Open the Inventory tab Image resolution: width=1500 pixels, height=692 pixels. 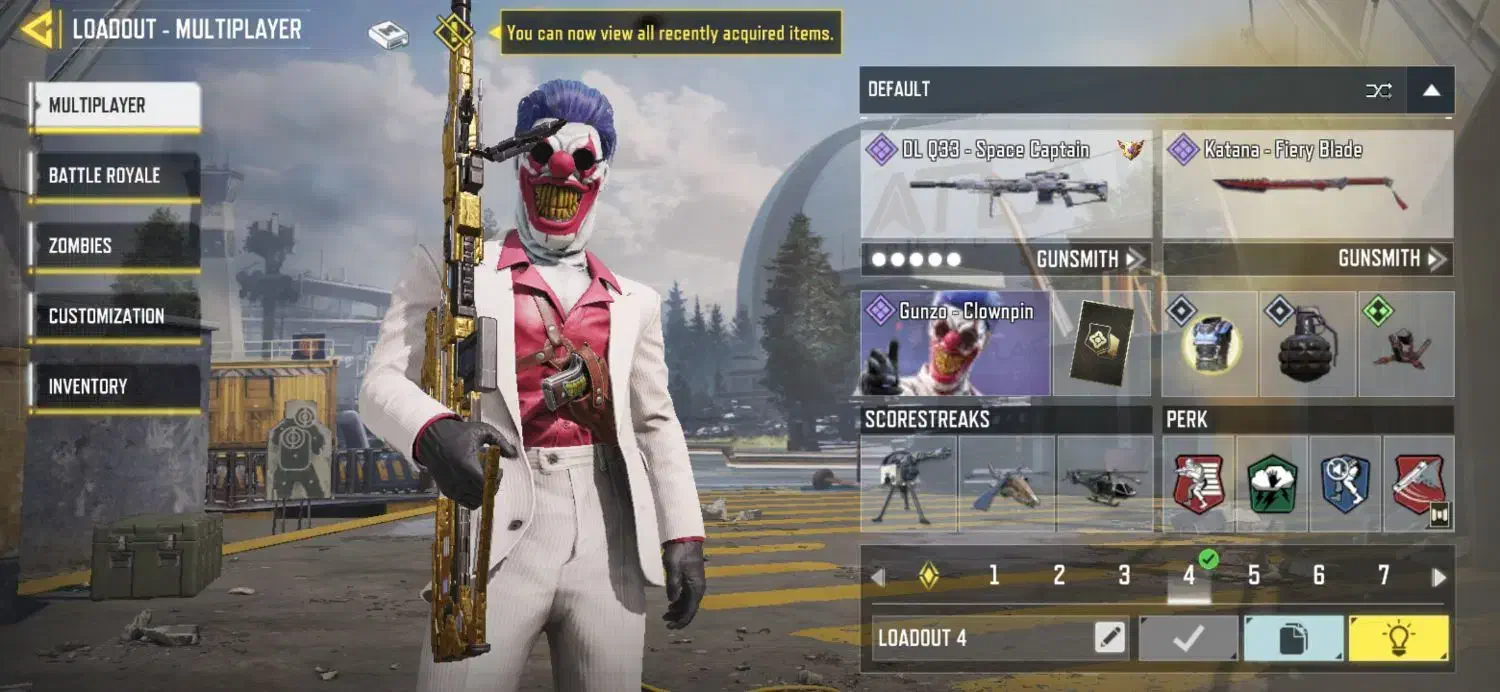click(x=114, y=386)
